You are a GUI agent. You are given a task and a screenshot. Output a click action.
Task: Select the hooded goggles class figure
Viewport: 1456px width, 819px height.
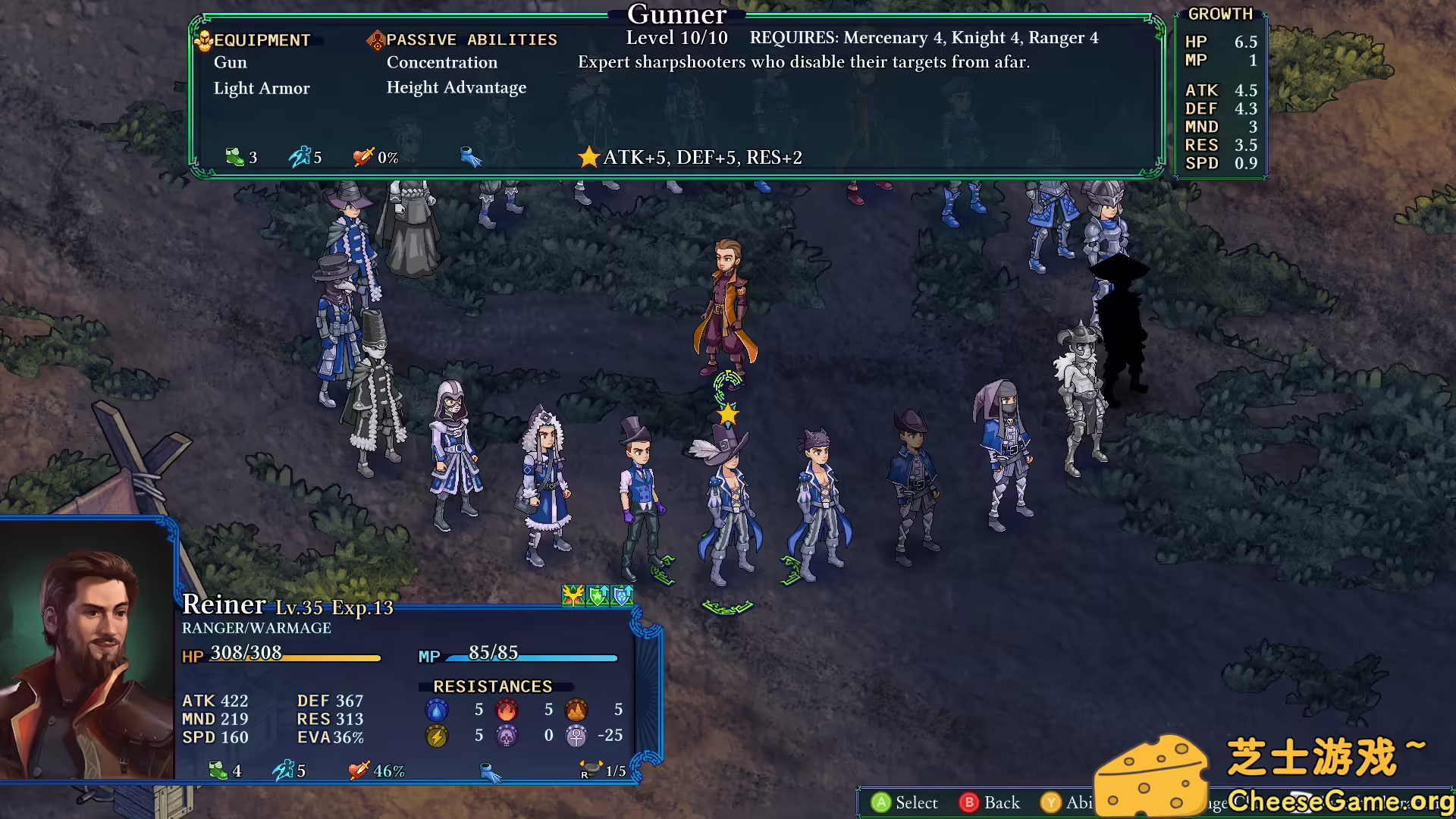click(454, 455)
